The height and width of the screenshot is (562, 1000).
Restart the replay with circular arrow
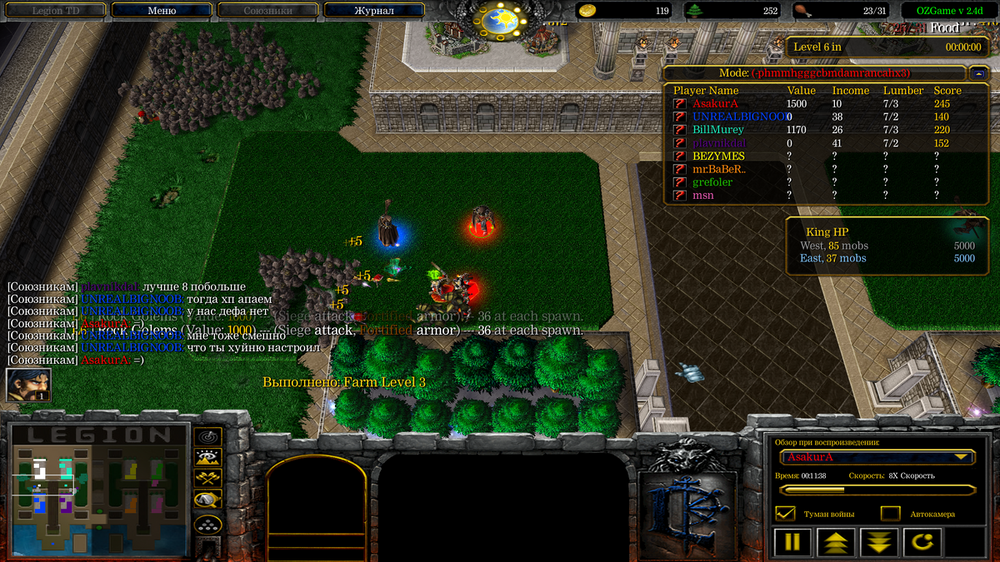click(x=922, y=543)
